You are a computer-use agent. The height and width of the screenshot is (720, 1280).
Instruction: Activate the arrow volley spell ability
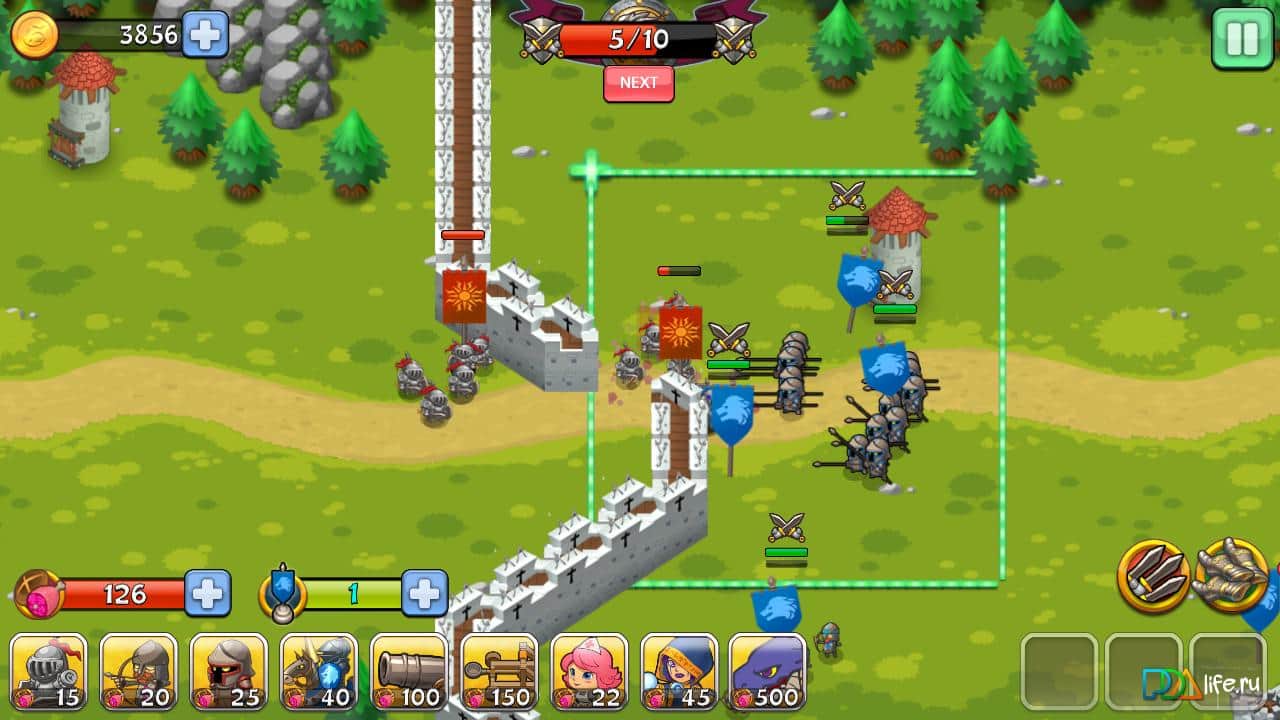[x=1155, y=571]
